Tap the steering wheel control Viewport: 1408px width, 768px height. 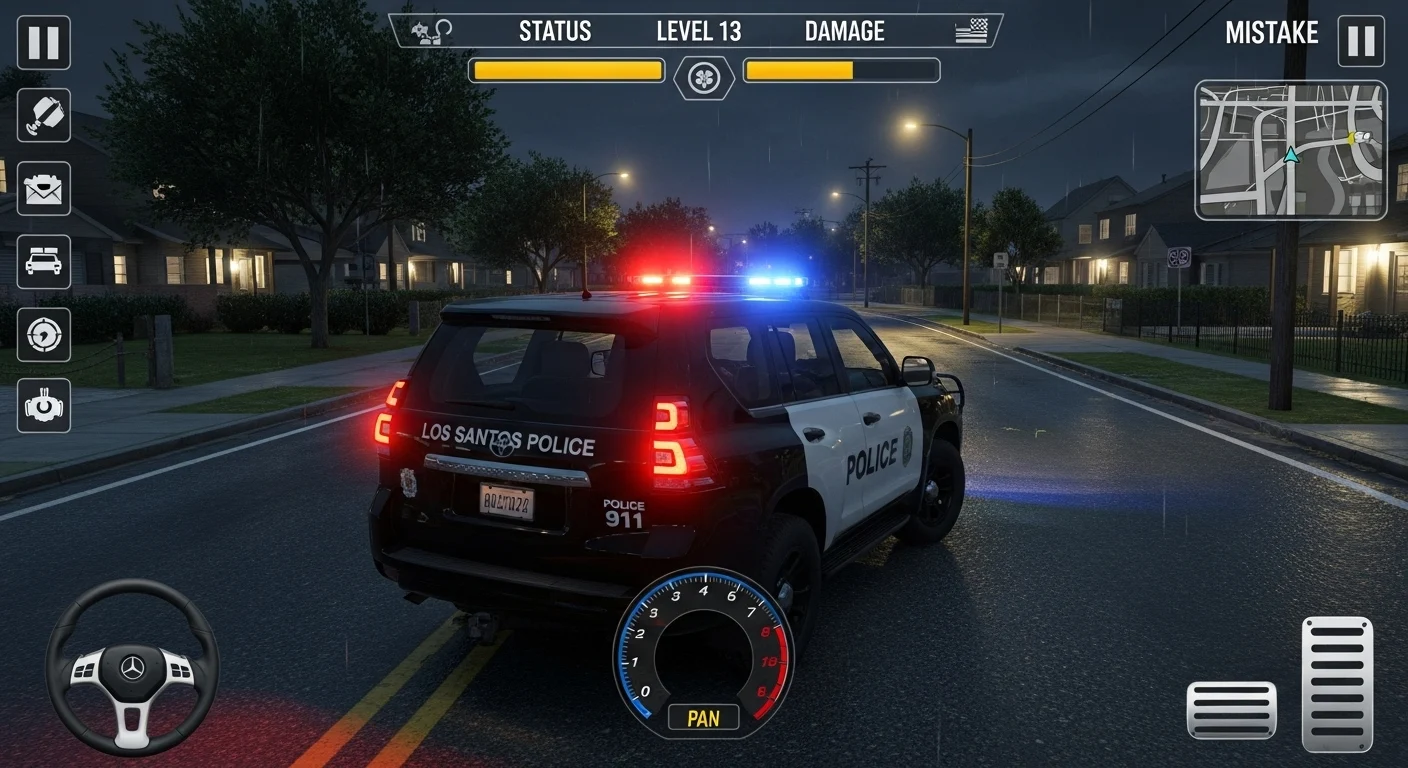click(132, 667)
